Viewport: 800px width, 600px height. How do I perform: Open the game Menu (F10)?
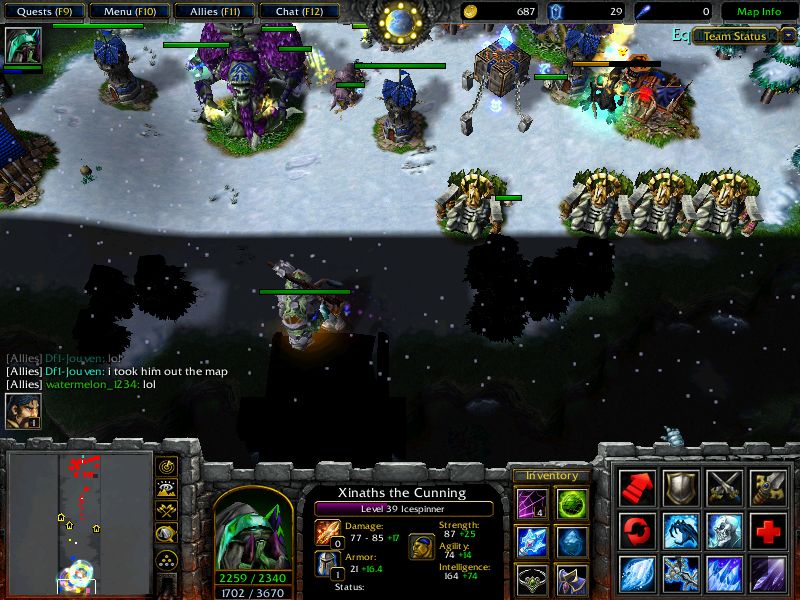[x=128, y=12]
